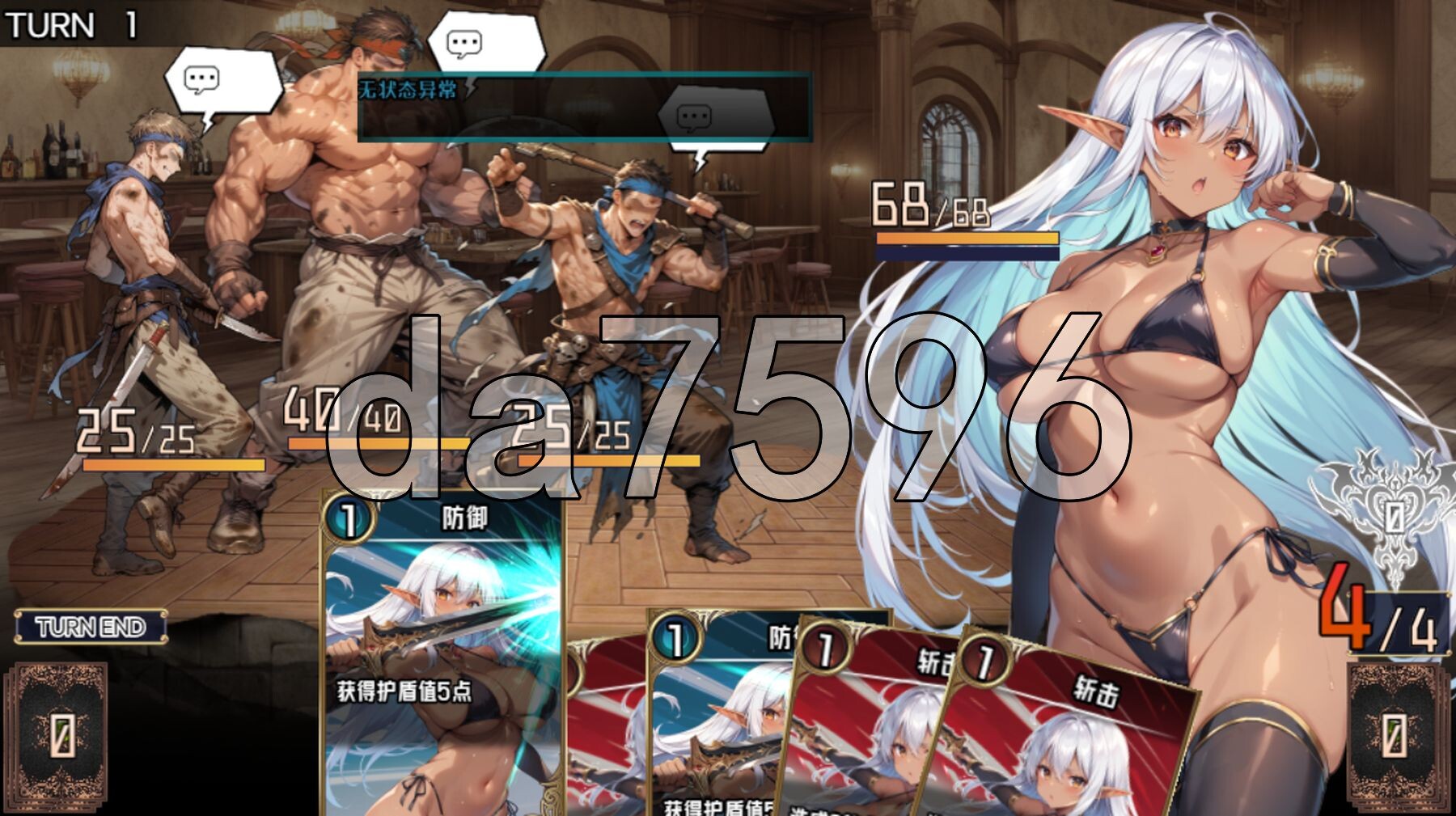Check the speech bubble over the muscular brute

coord(484,42)
